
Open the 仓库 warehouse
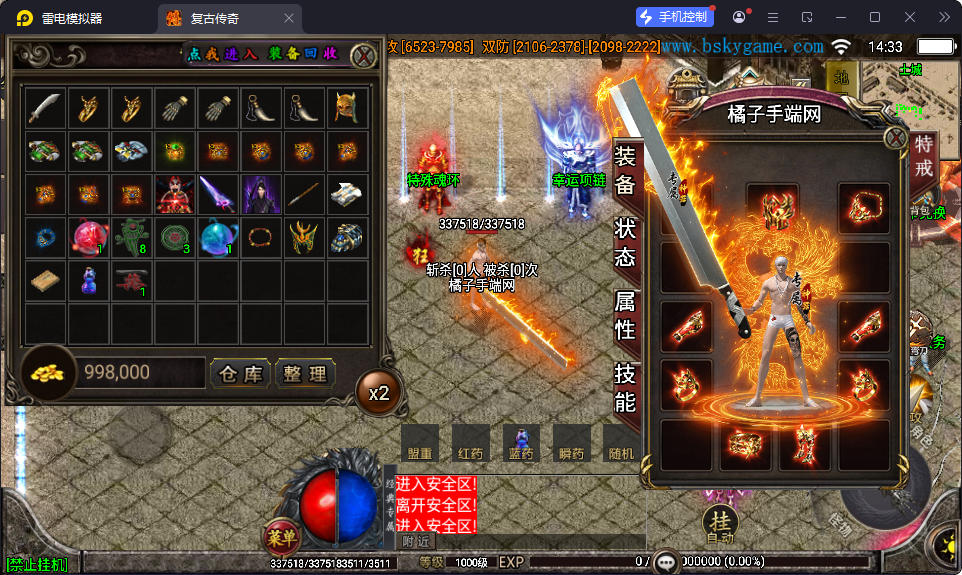pos(240,374)
